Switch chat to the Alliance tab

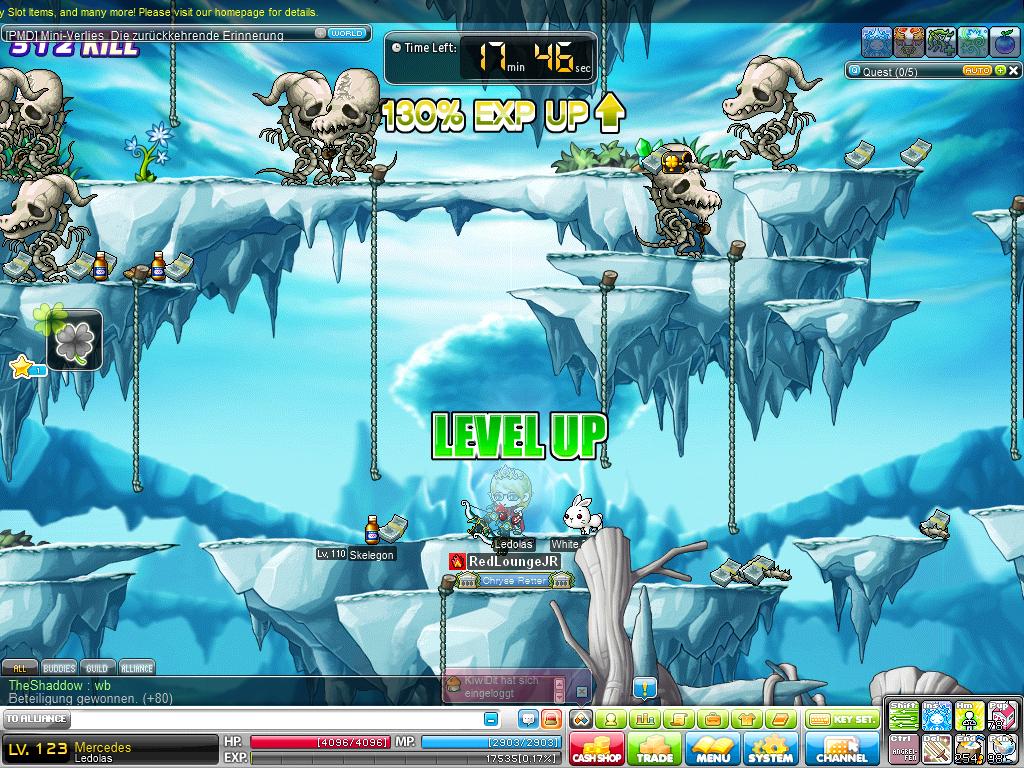pos(137,668)
